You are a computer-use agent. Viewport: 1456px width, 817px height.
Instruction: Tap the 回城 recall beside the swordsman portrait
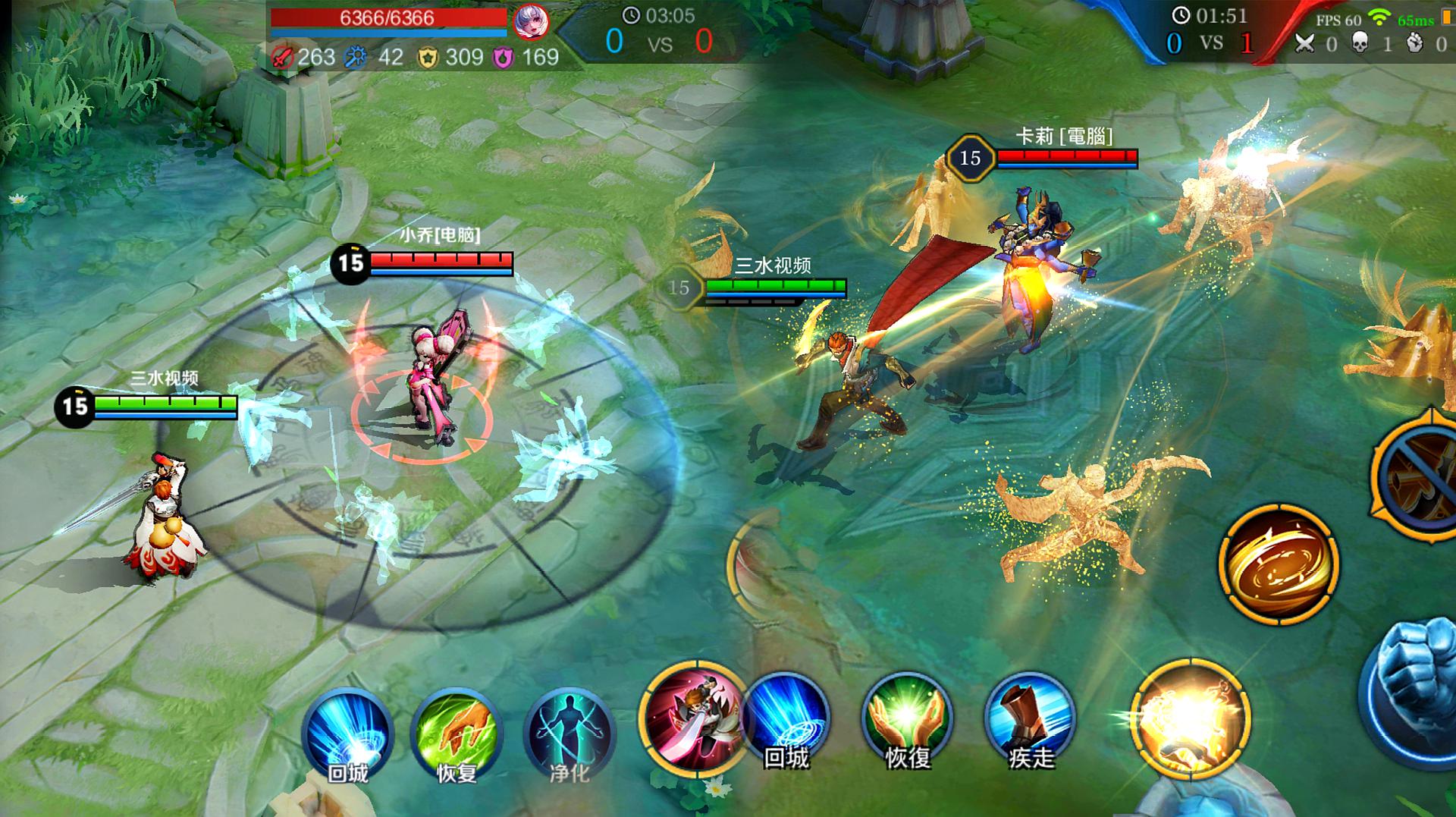click(786, 717)
